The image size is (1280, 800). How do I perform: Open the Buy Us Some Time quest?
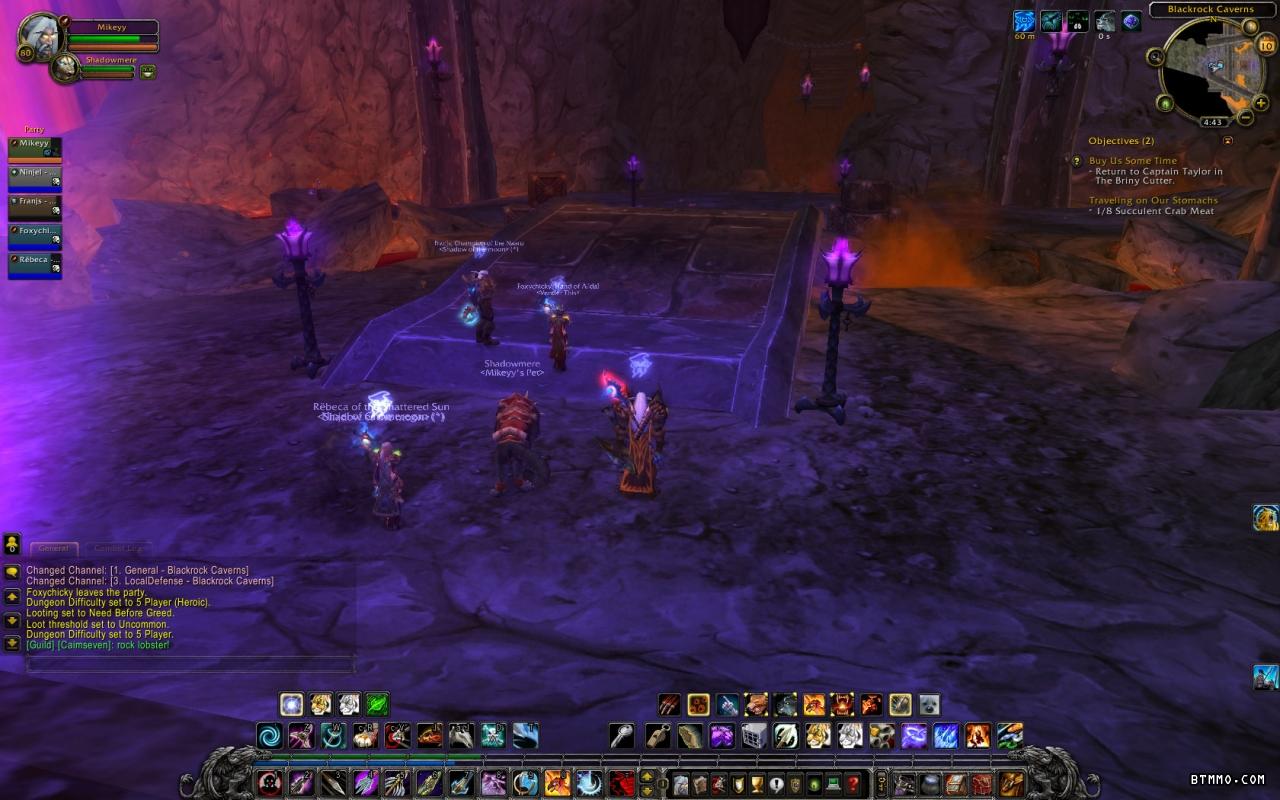click(x=1132, y=160)
